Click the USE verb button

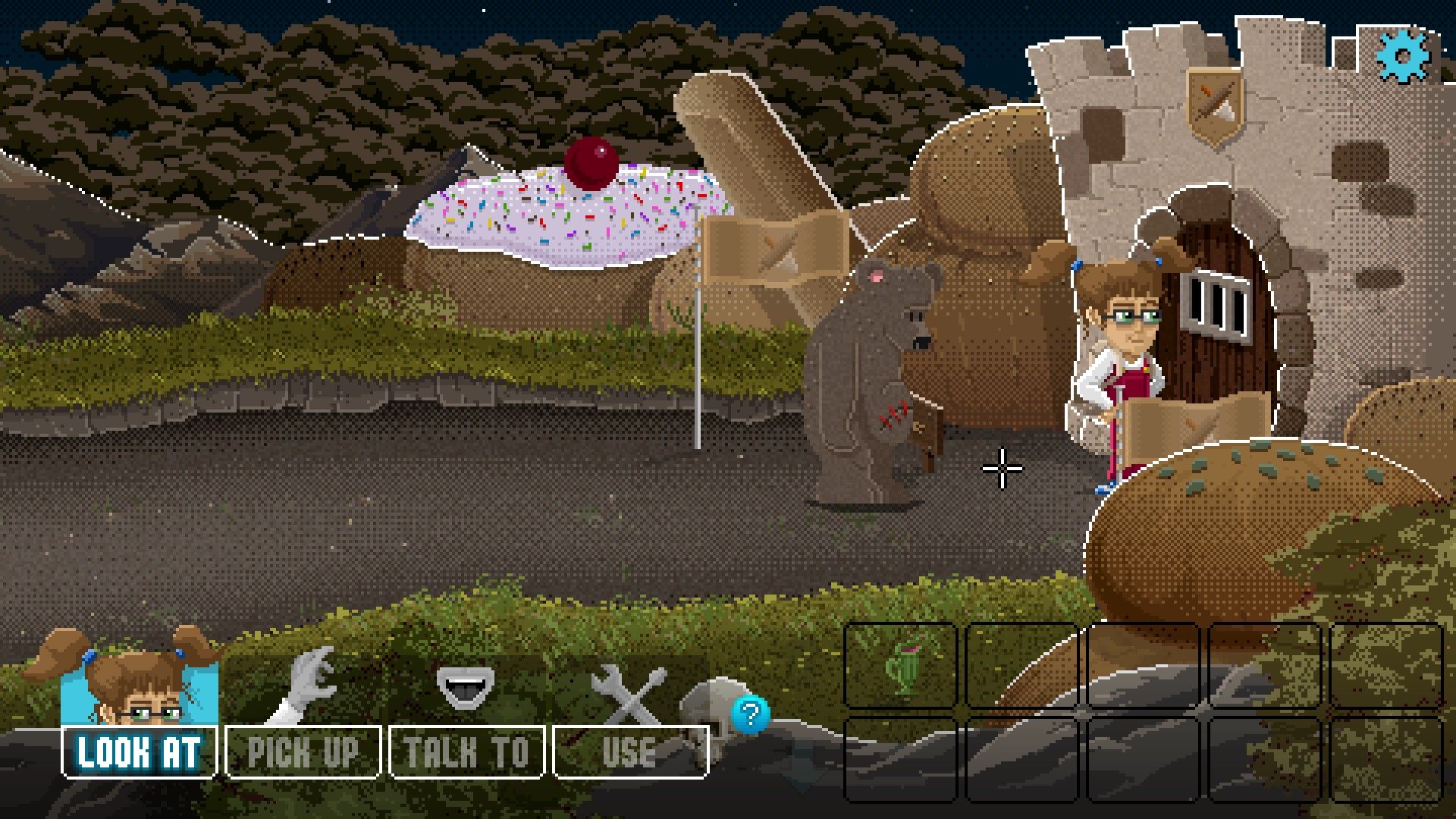[x=629, y=751]
